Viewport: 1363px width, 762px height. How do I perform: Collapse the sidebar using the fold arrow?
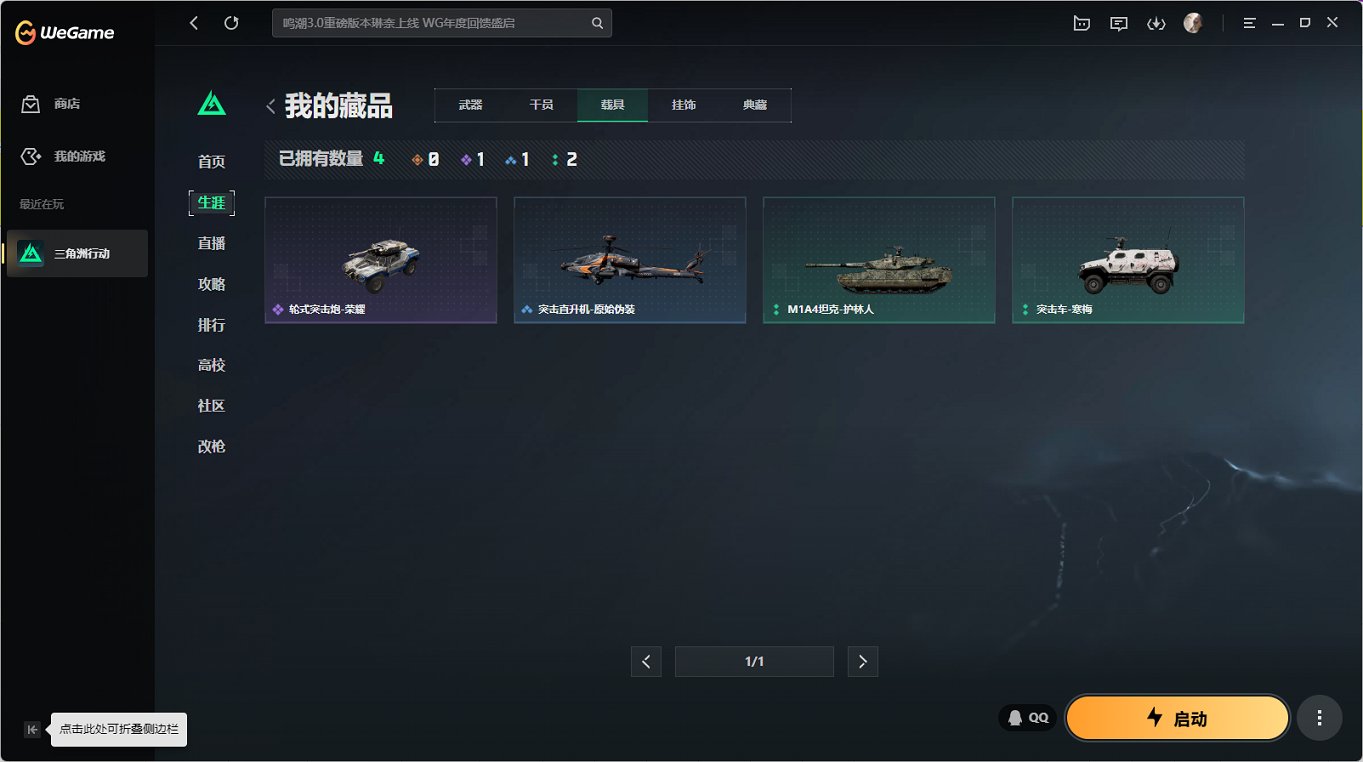click(31, 730)
